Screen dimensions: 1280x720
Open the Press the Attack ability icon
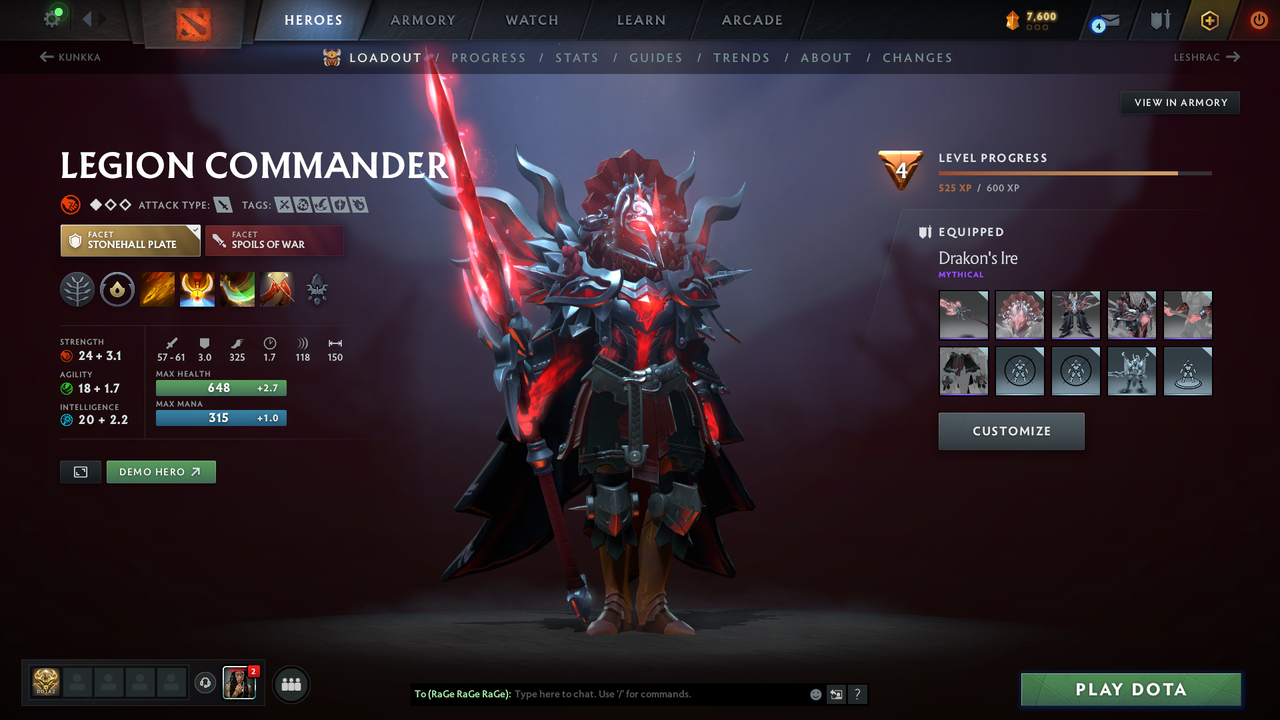pos(197,290)
